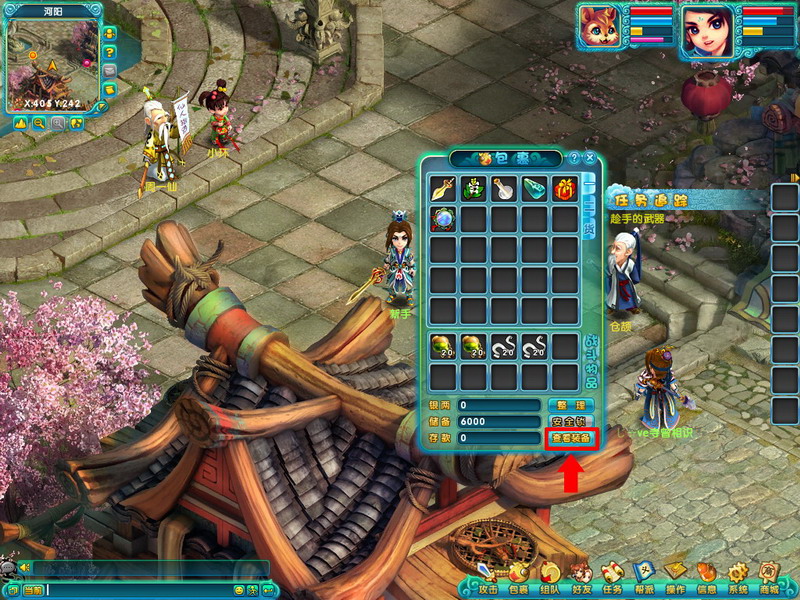Click the 查看装备 view equipment button
This screenshot has width=800, height=600.
click(571, 438)
